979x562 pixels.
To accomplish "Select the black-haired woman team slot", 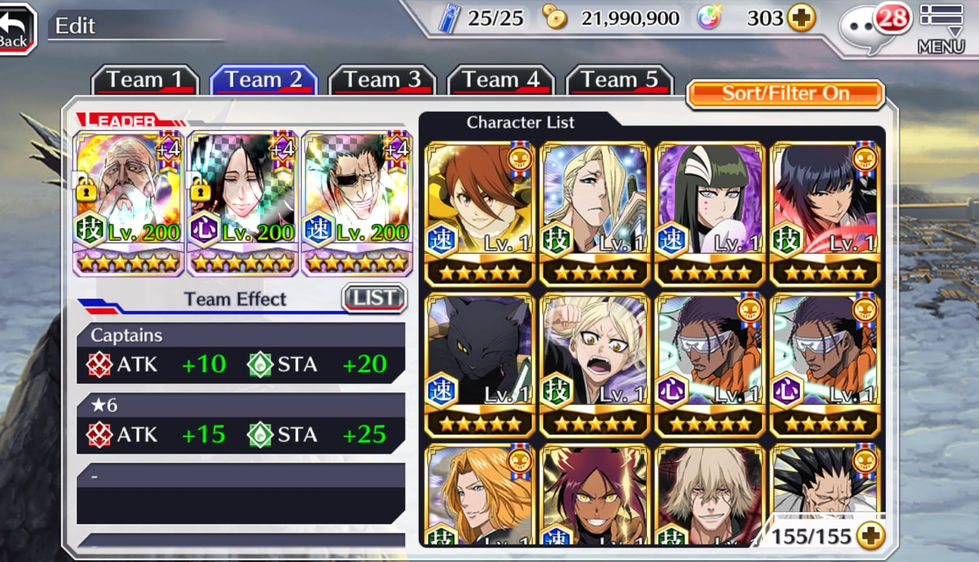I will [x=243, y=202].
